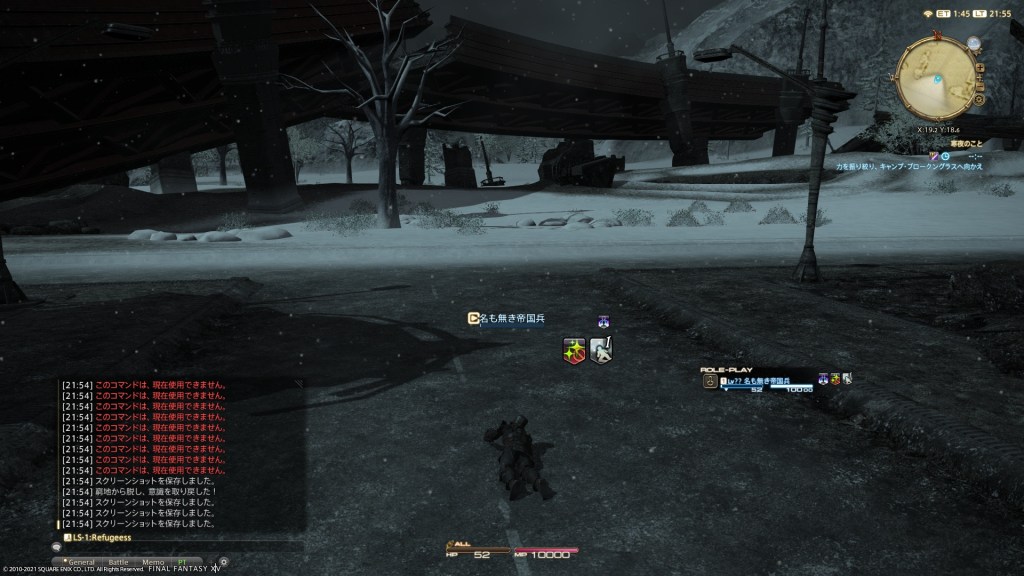Screen dimensions: 1024x576
Task: Switch to the General chat tab
Action: [x=80, y=562]
